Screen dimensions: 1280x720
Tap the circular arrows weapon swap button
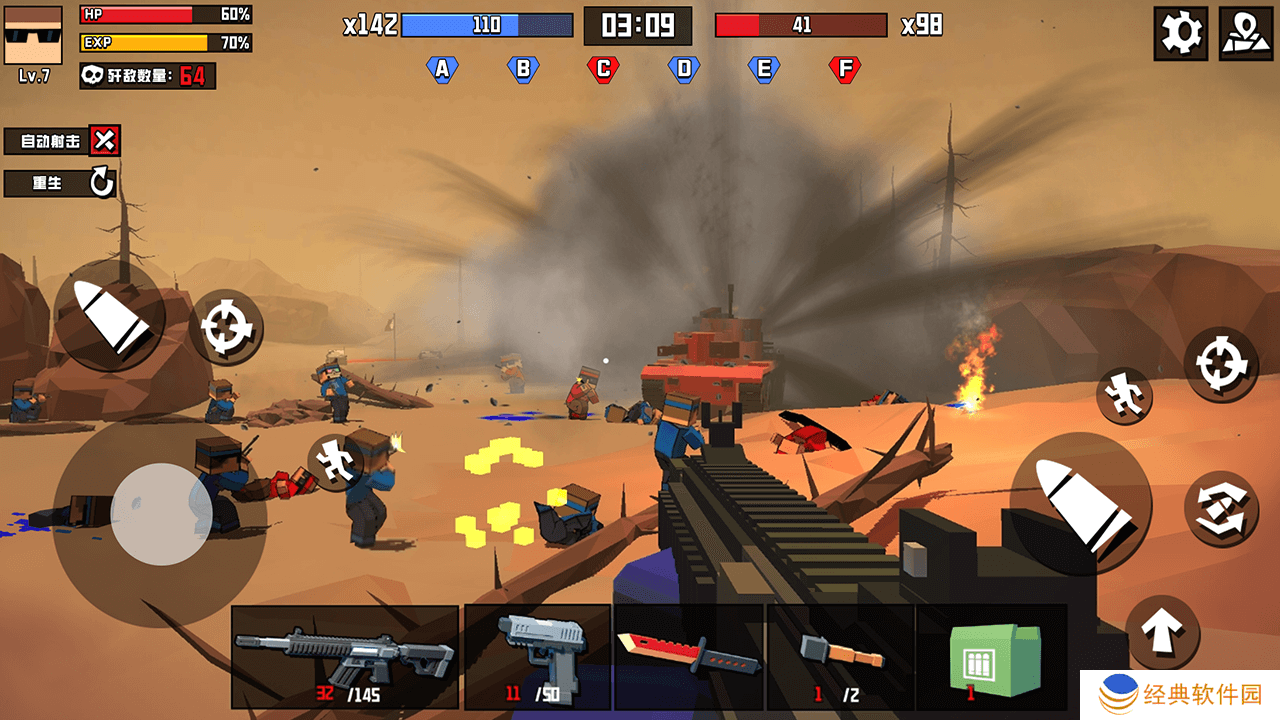pos(1220,509)
